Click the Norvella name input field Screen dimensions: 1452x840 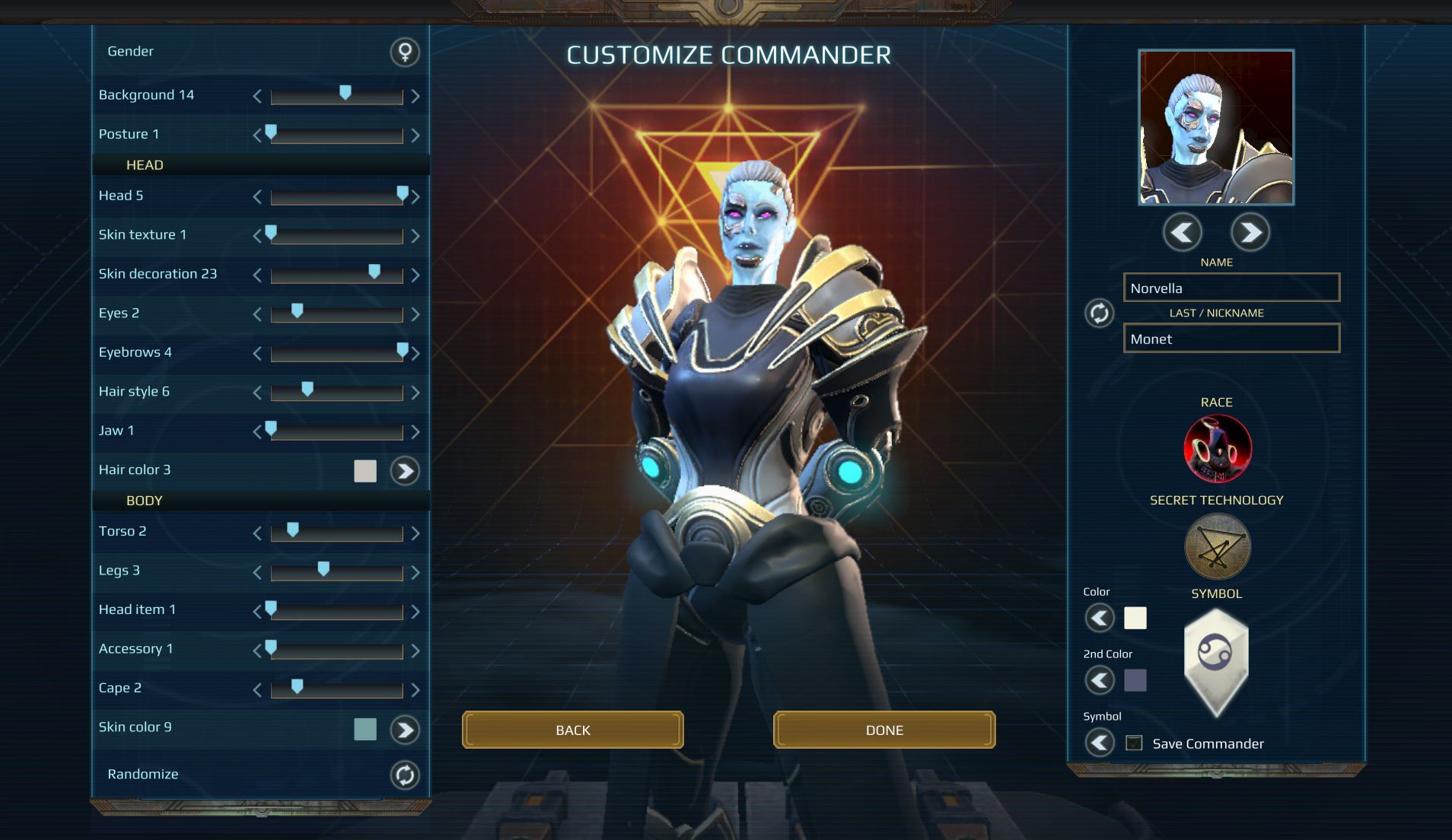[1231, 288]
